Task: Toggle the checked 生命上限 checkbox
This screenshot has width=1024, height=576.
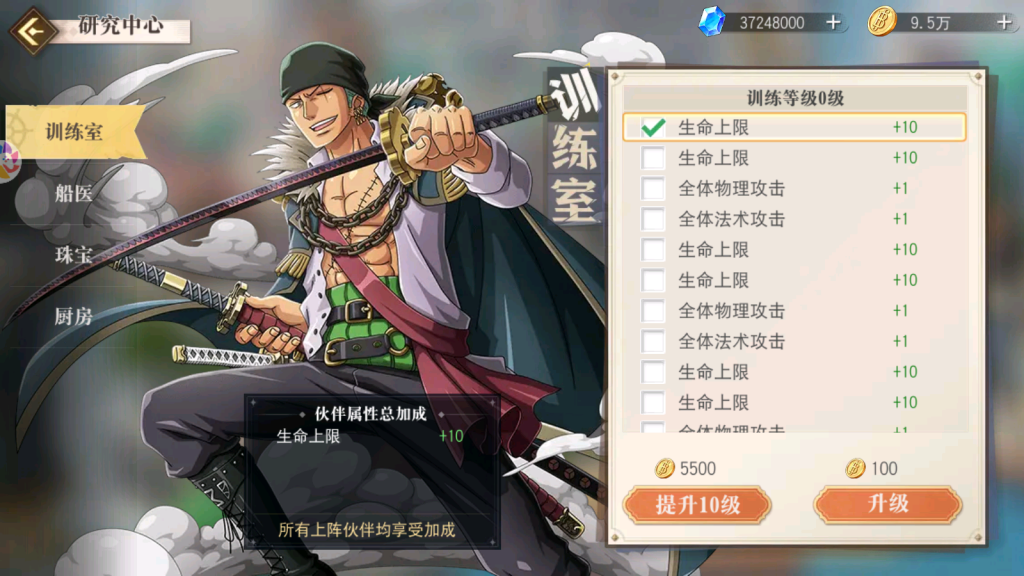Action: (654, 128)
